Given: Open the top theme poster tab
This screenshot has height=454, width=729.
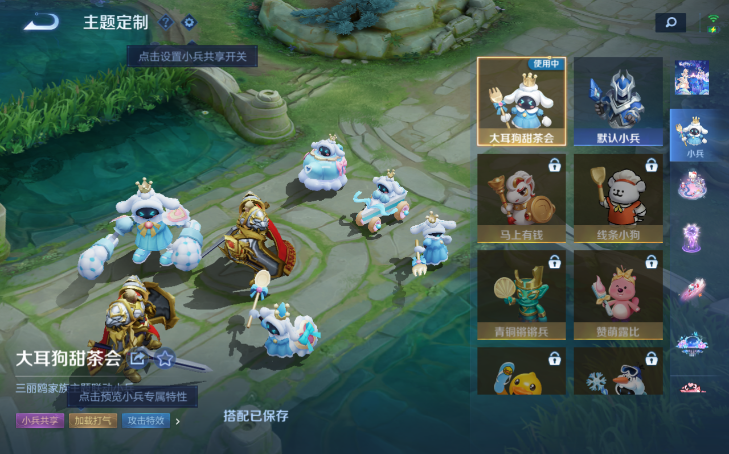Looking at the screenshot, I should [x=692, y=77].
